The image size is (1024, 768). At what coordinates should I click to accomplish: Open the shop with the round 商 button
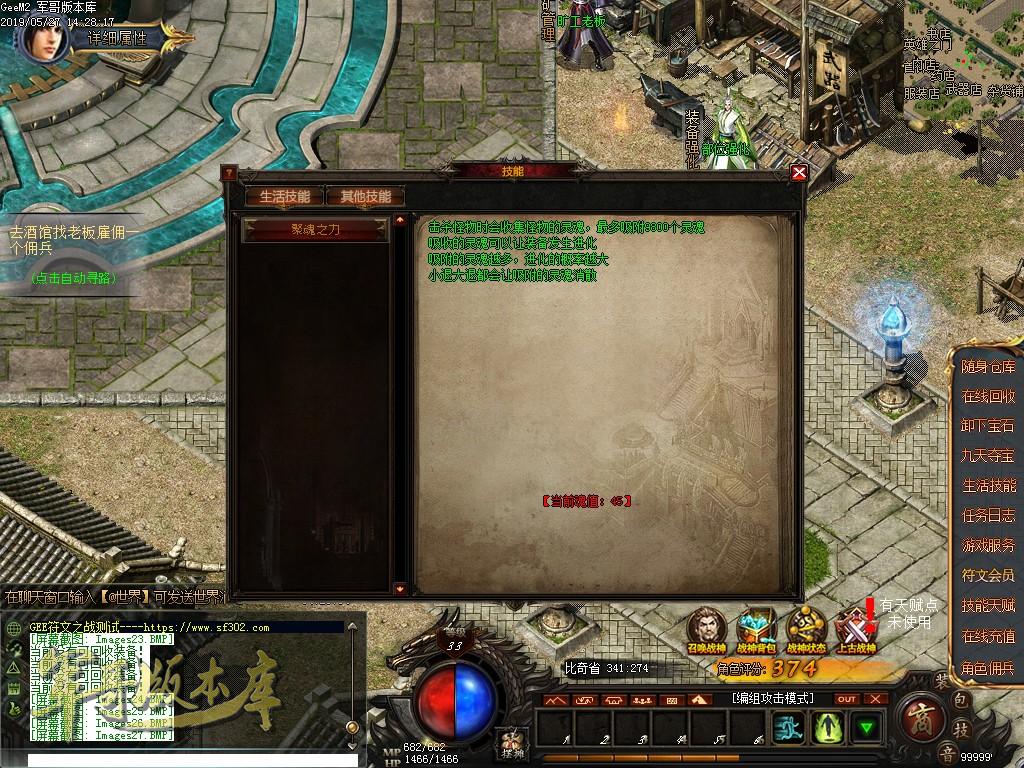(918, 718)
